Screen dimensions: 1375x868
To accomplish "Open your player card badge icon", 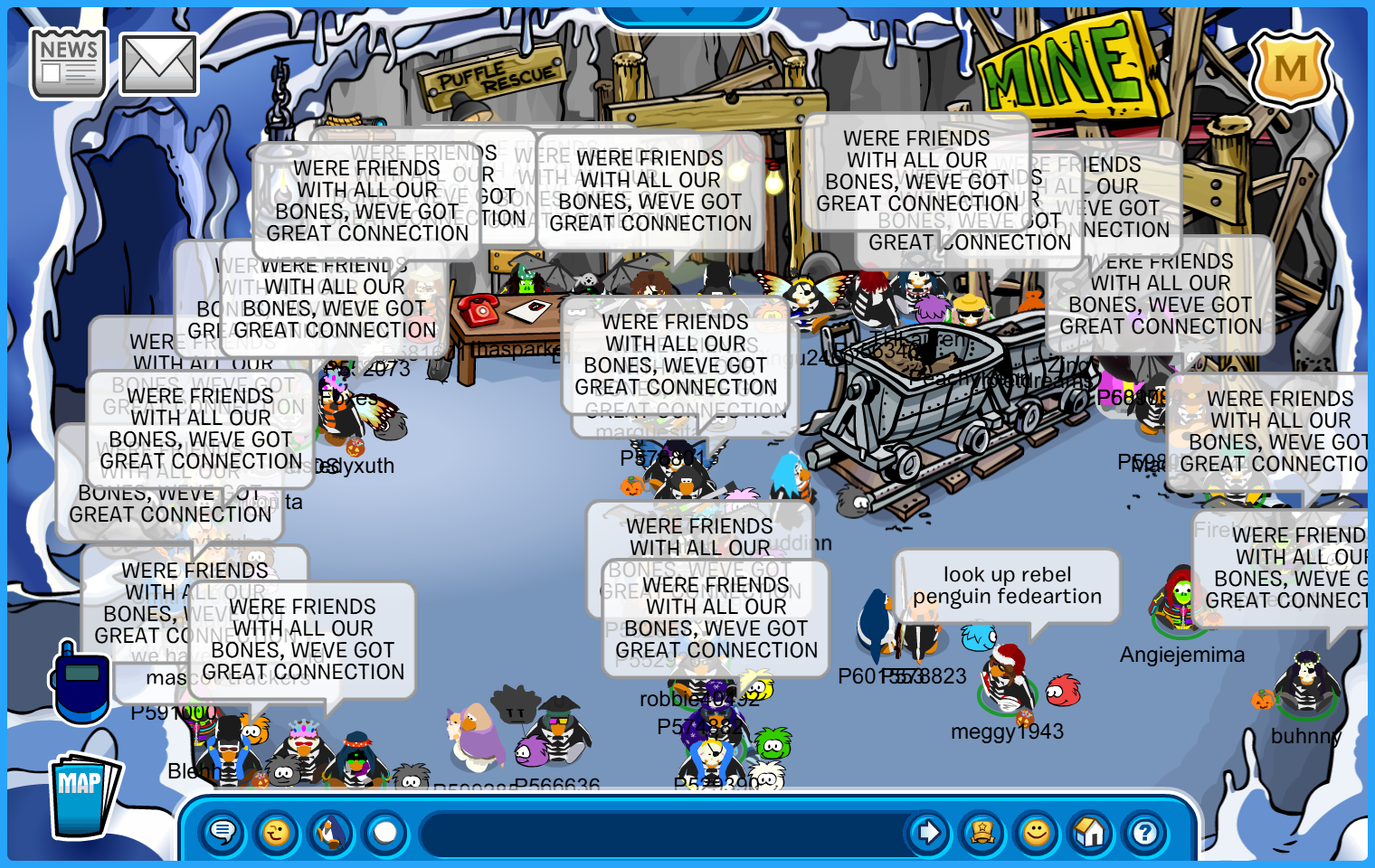I will [982, 832].
